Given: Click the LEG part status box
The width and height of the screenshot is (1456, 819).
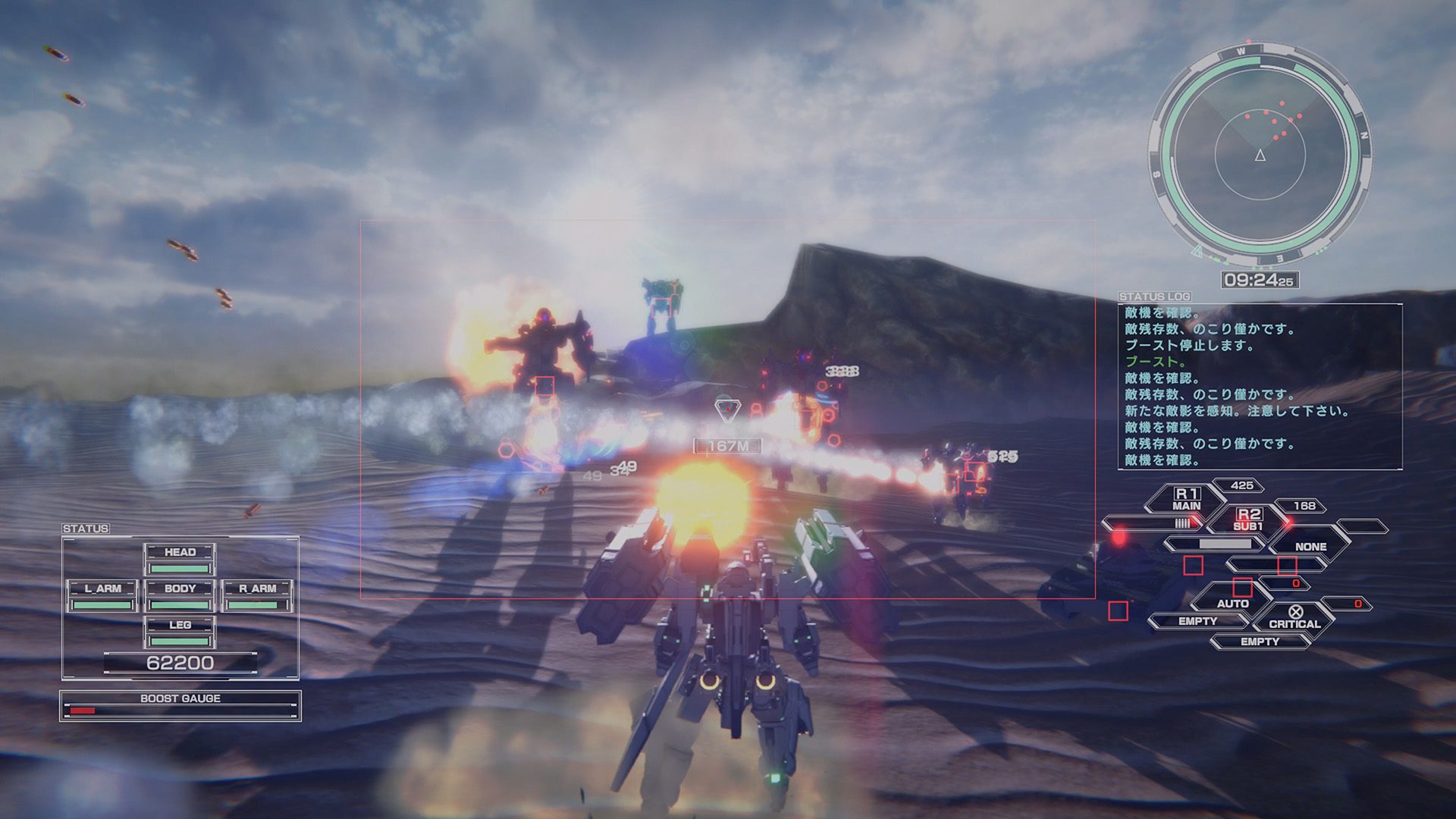Looking at the screenshot, I should pyautogui.click(x=180, y=632).
